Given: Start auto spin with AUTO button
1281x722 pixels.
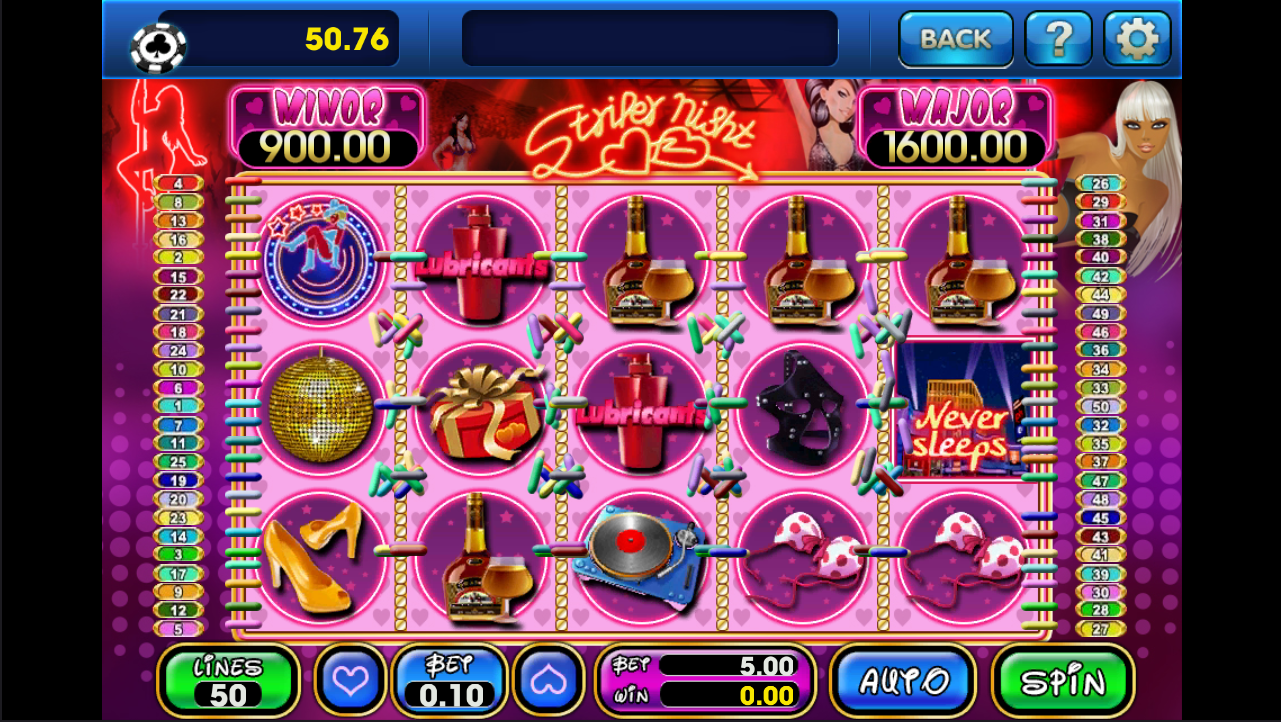Looking at the screenshot, I should (903, 681).
